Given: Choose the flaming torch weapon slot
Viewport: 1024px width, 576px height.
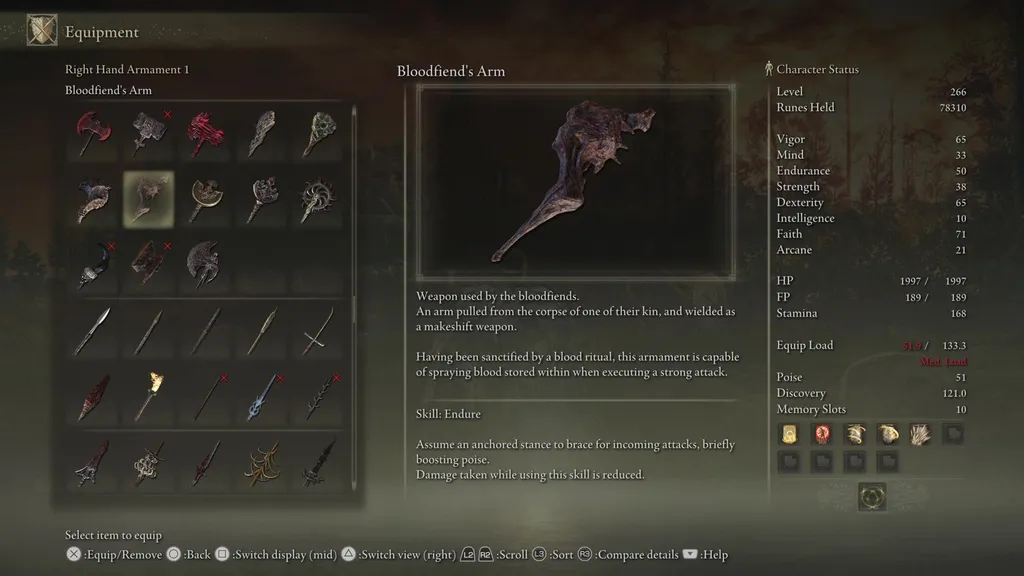Looking at the screenshot, I should (148, 395).
